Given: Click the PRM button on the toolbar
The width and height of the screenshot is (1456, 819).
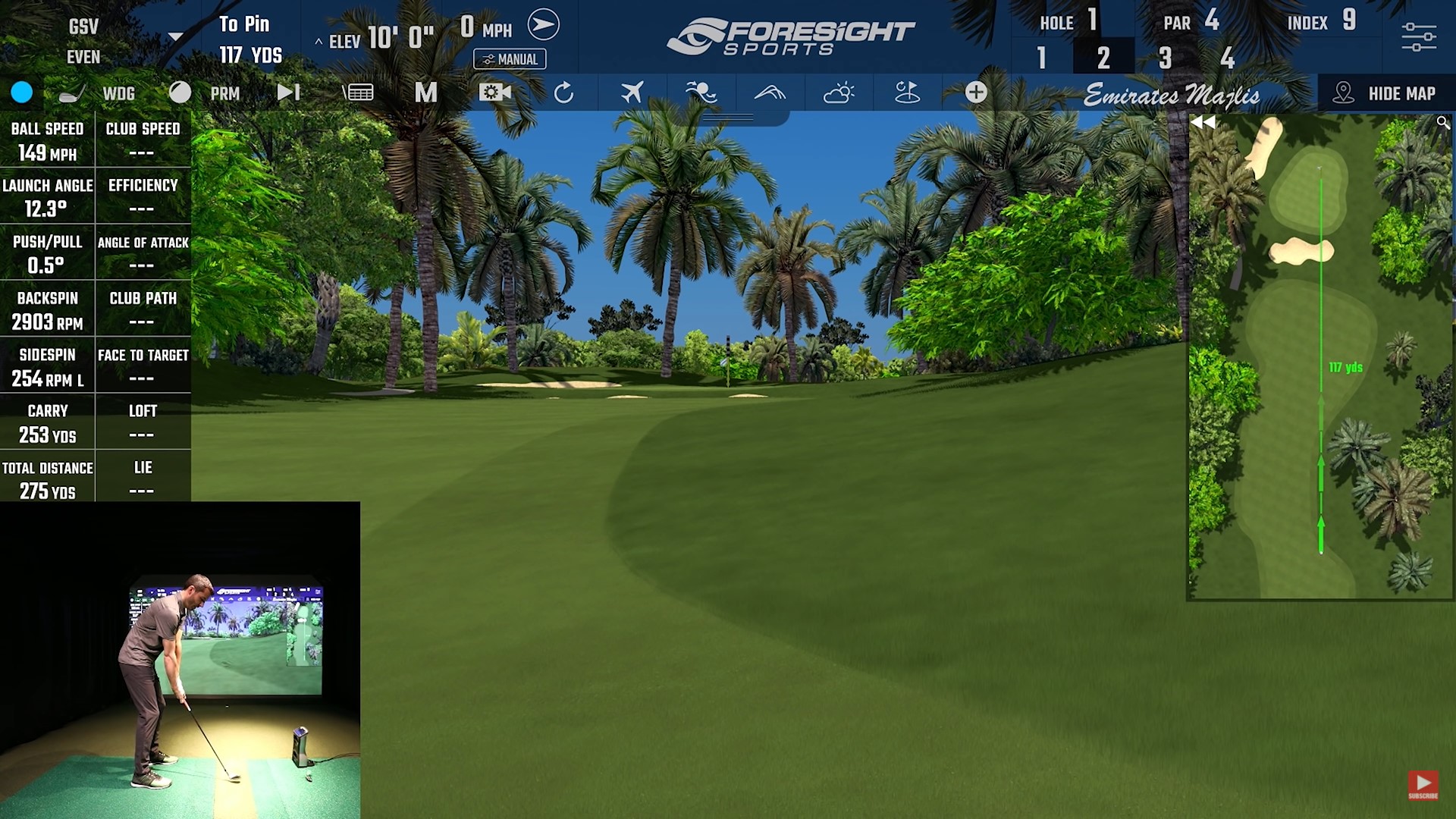Looking at the screenshot, I should point(224,93).
